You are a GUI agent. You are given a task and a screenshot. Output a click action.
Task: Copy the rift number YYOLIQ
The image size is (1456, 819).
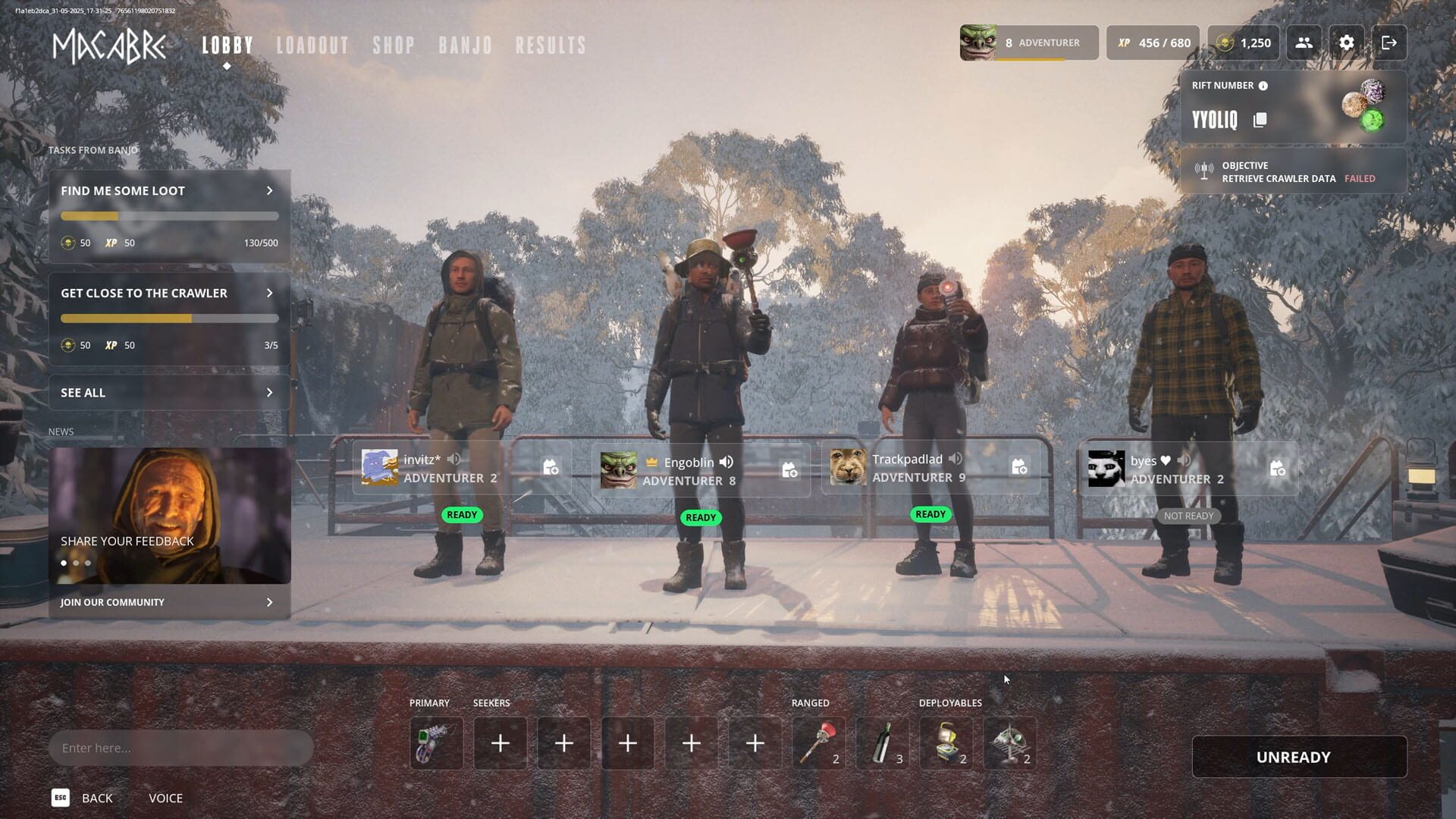tap(1260, 120)
